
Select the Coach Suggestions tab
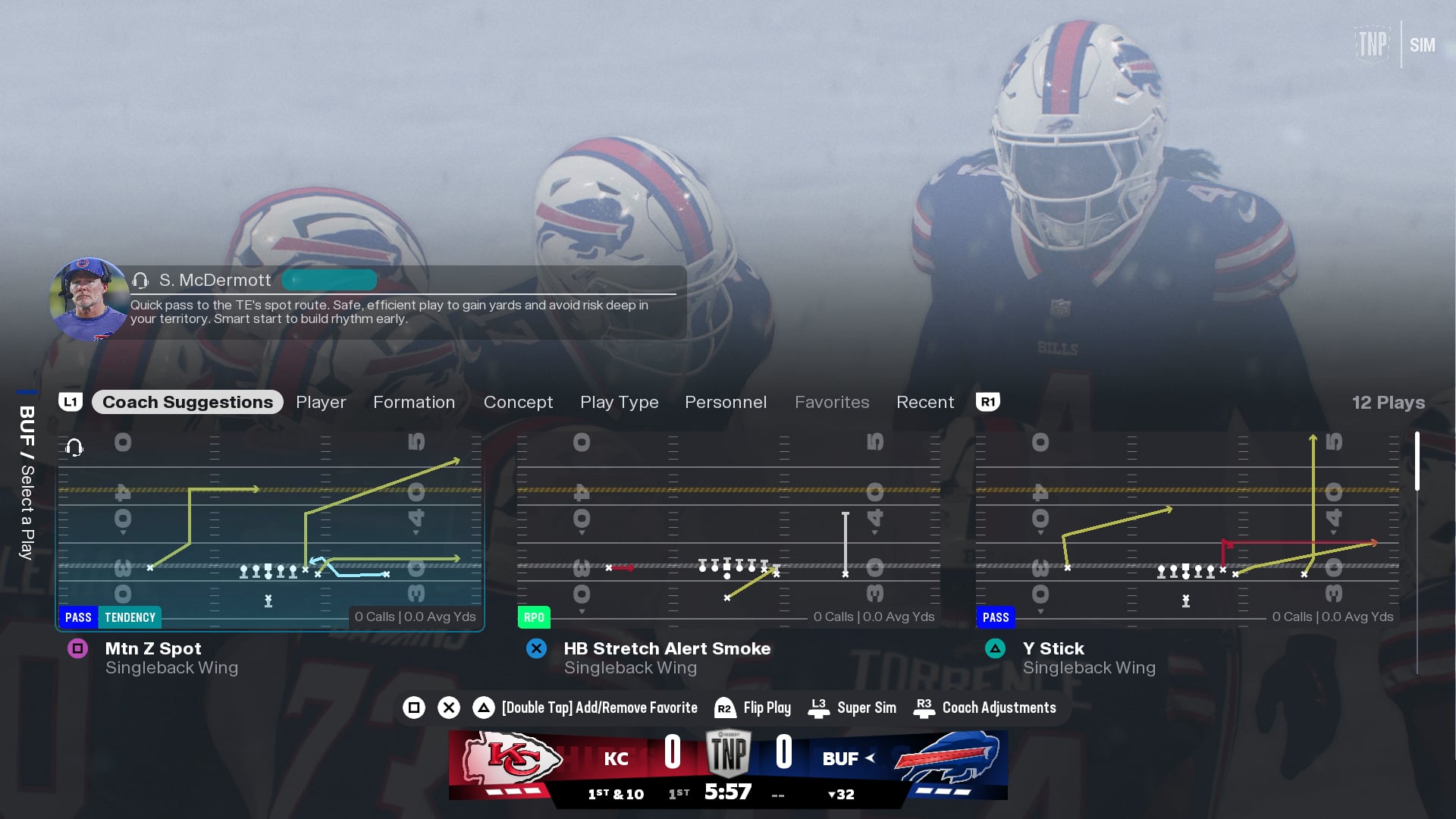pyautogui.click(x=187, y=402)
